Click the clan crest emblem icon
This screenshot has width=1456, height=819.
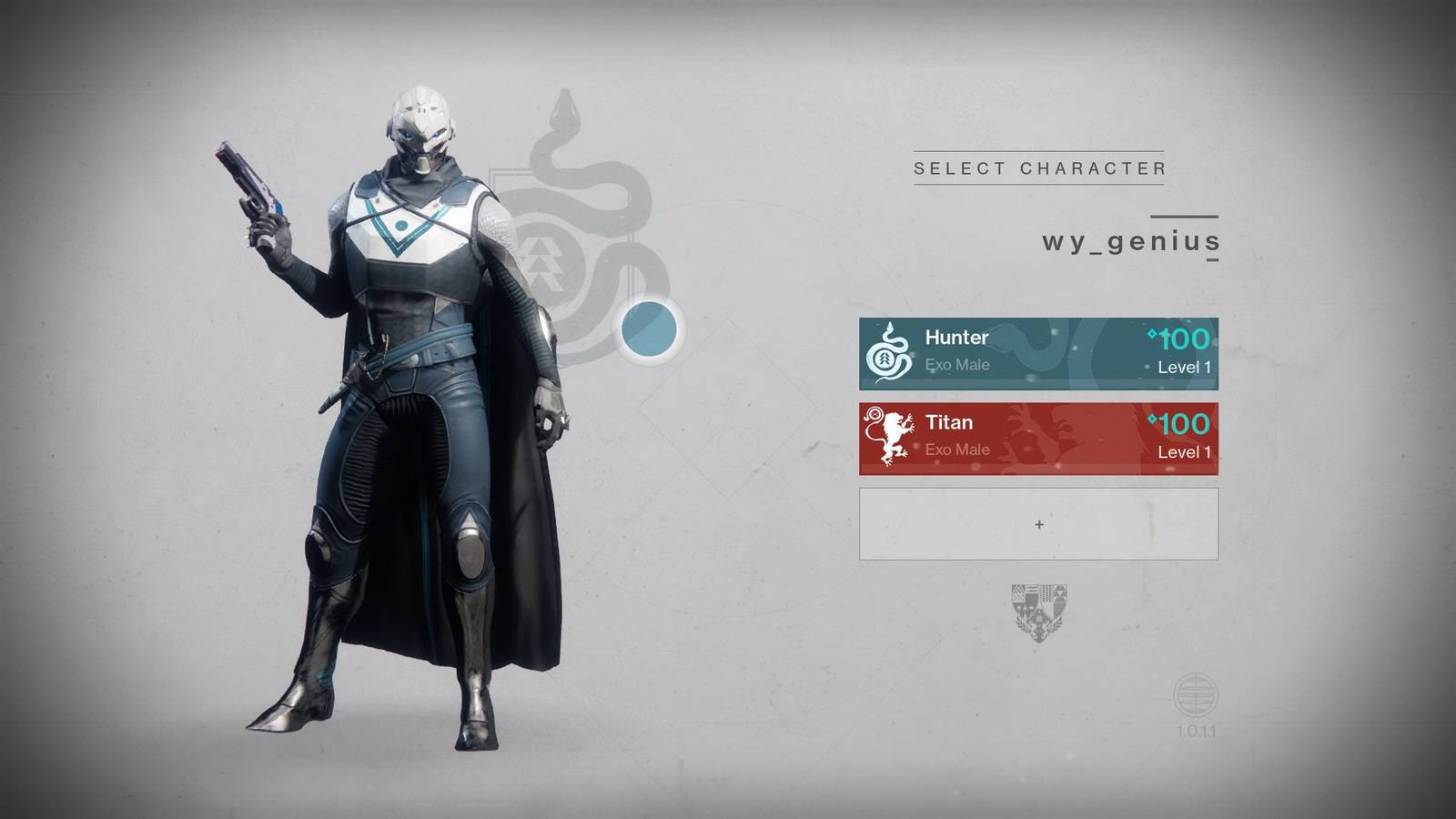pos(1038,612)
